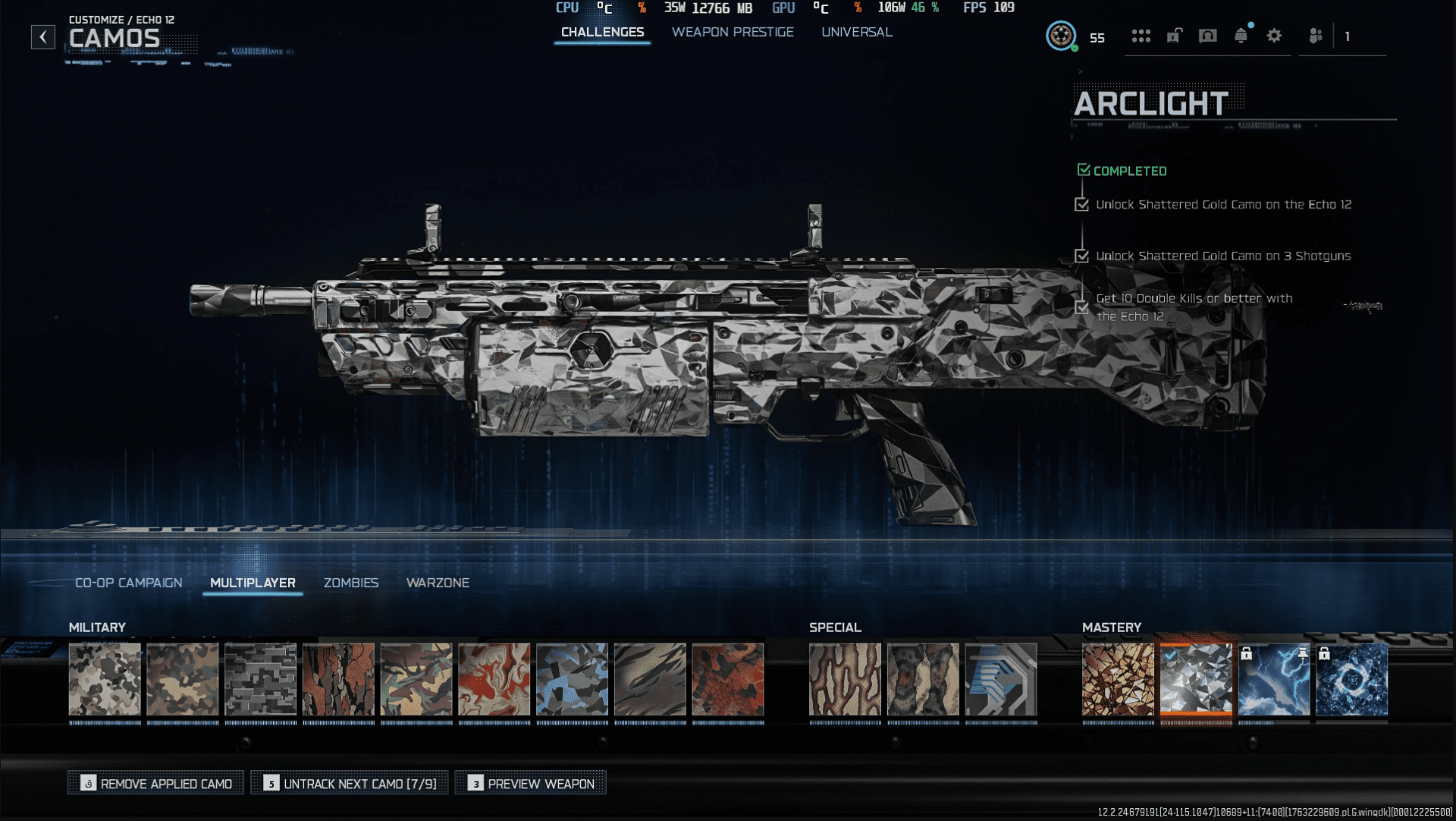This screenshot has width=1456, height=821.
Task: Select the locked lightning Mastery camo
Action: [x=1274, y=681]
